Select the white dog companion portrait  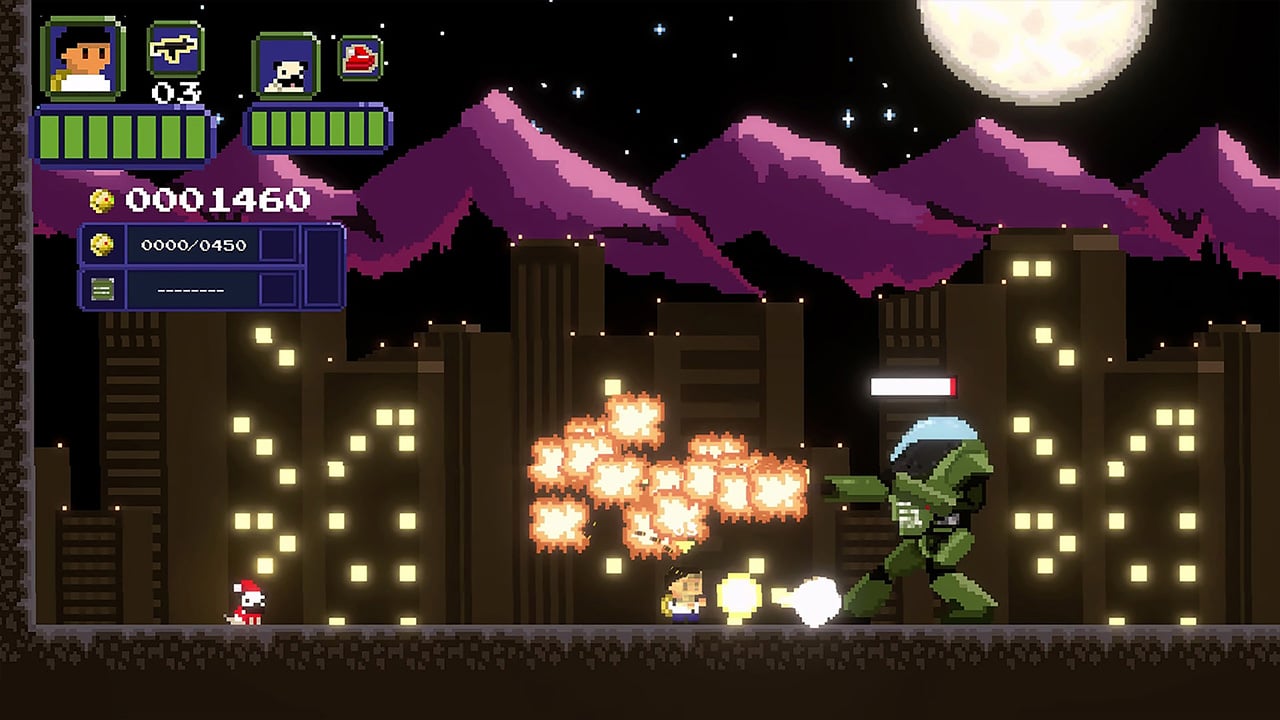tap(286, 66)
